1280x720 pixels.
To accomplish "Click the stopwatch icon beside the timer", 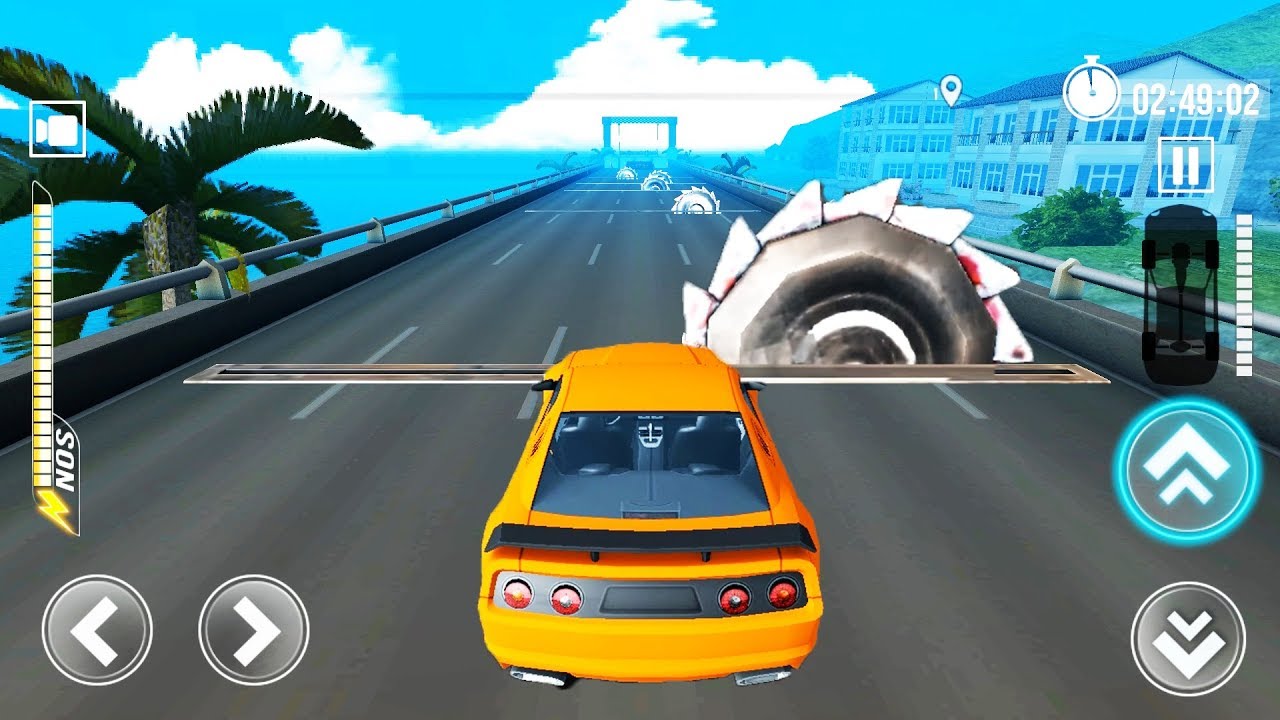I will tap(1092, 92).
